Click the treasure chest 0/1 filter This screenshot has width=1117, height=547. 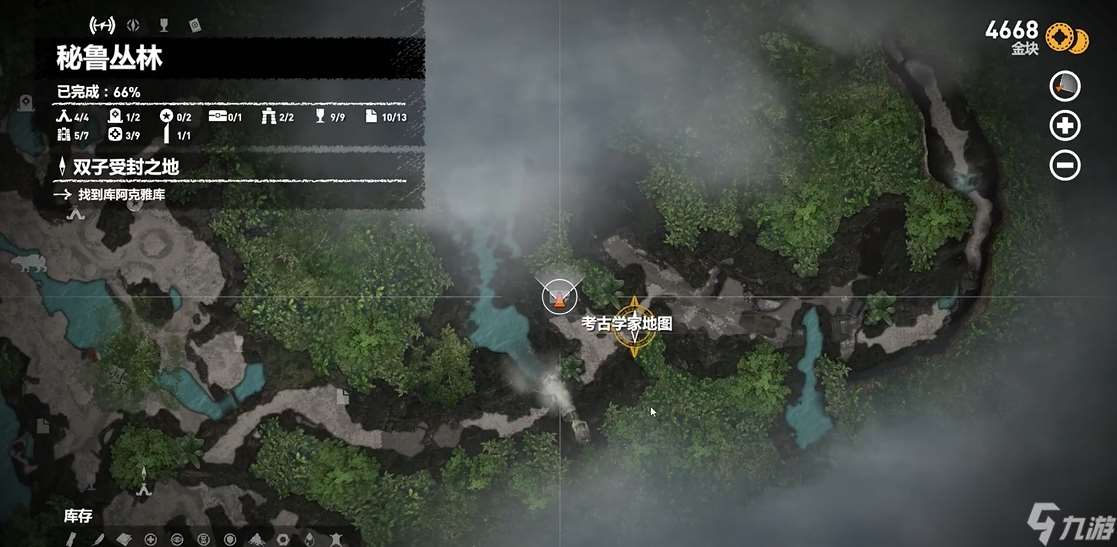(x=226, y=117)
